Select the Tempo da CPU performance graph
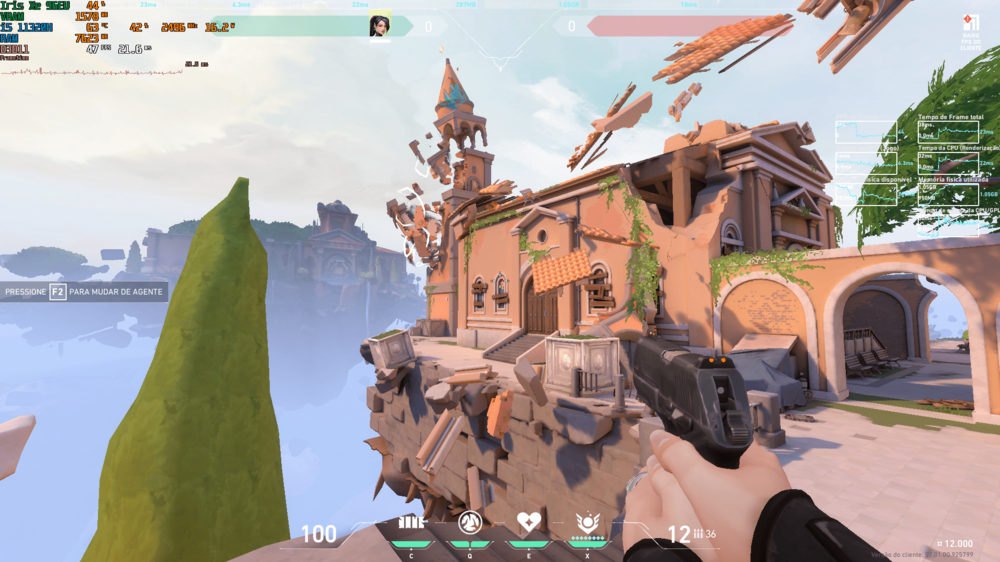 click(947, 162)
